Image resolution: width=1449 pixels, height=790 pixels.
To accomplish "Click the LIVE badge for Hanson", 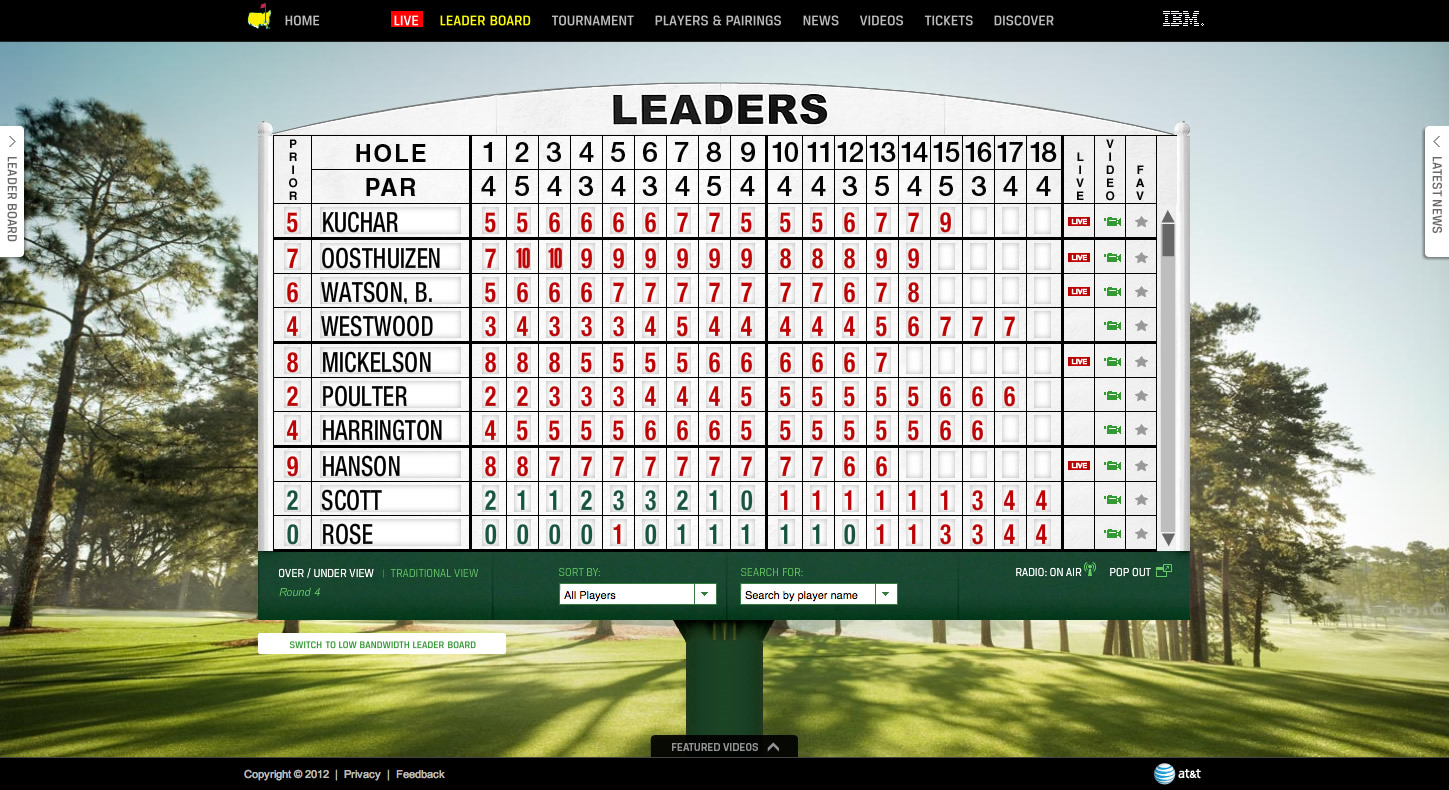I will pos(1078,464).
